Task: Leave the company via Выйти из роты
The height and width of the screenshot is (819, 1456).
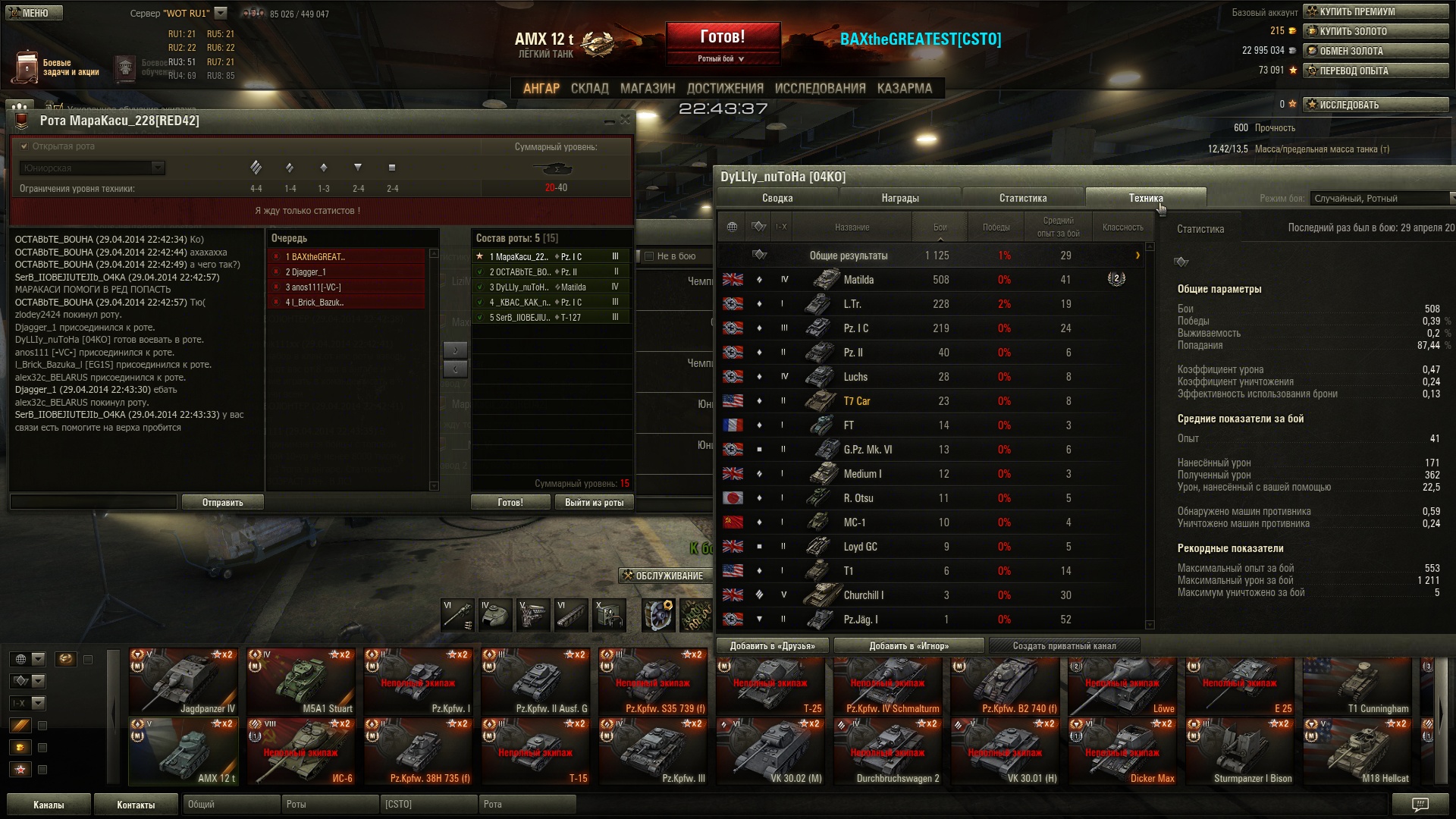Action: click(x=594, y=502)
